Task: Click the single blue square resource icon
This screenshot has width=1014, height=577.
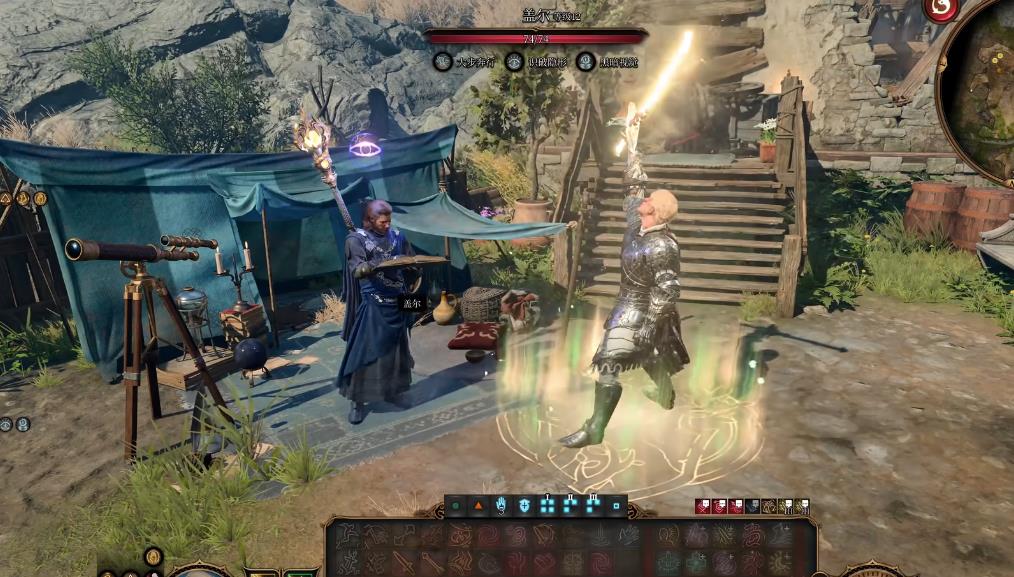Action: coord(616,507)
